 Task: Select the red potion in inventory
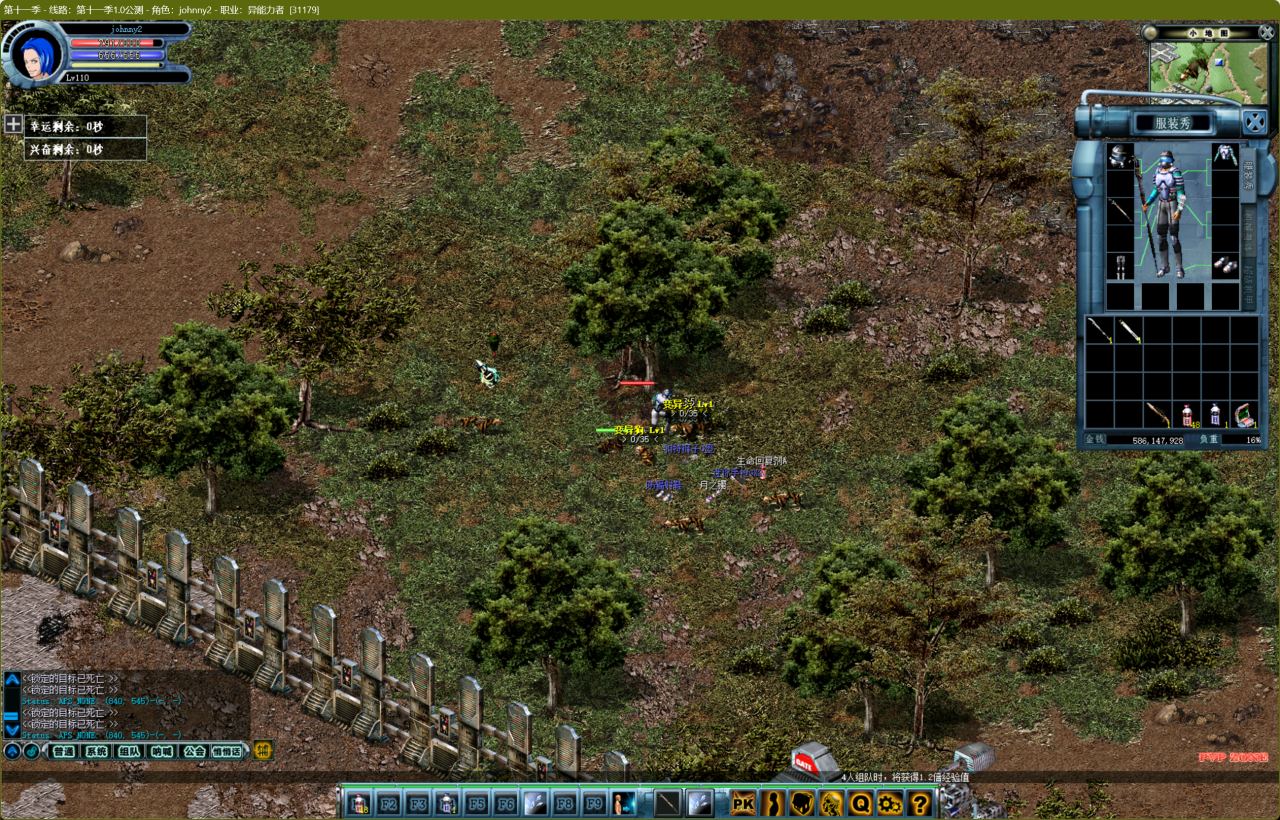(x=1186, y=413)
